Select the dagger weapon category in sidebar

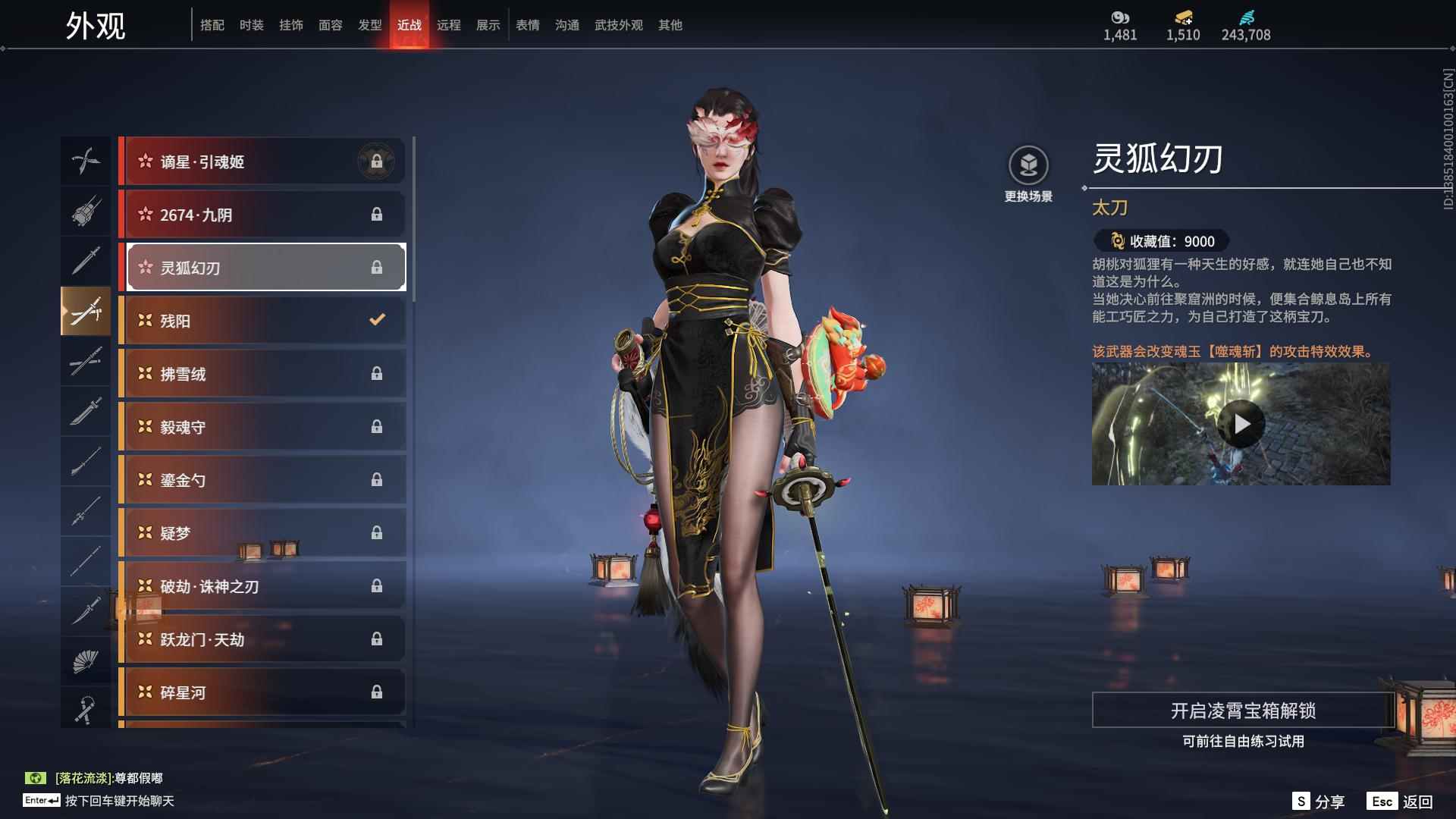click(86, 607)
